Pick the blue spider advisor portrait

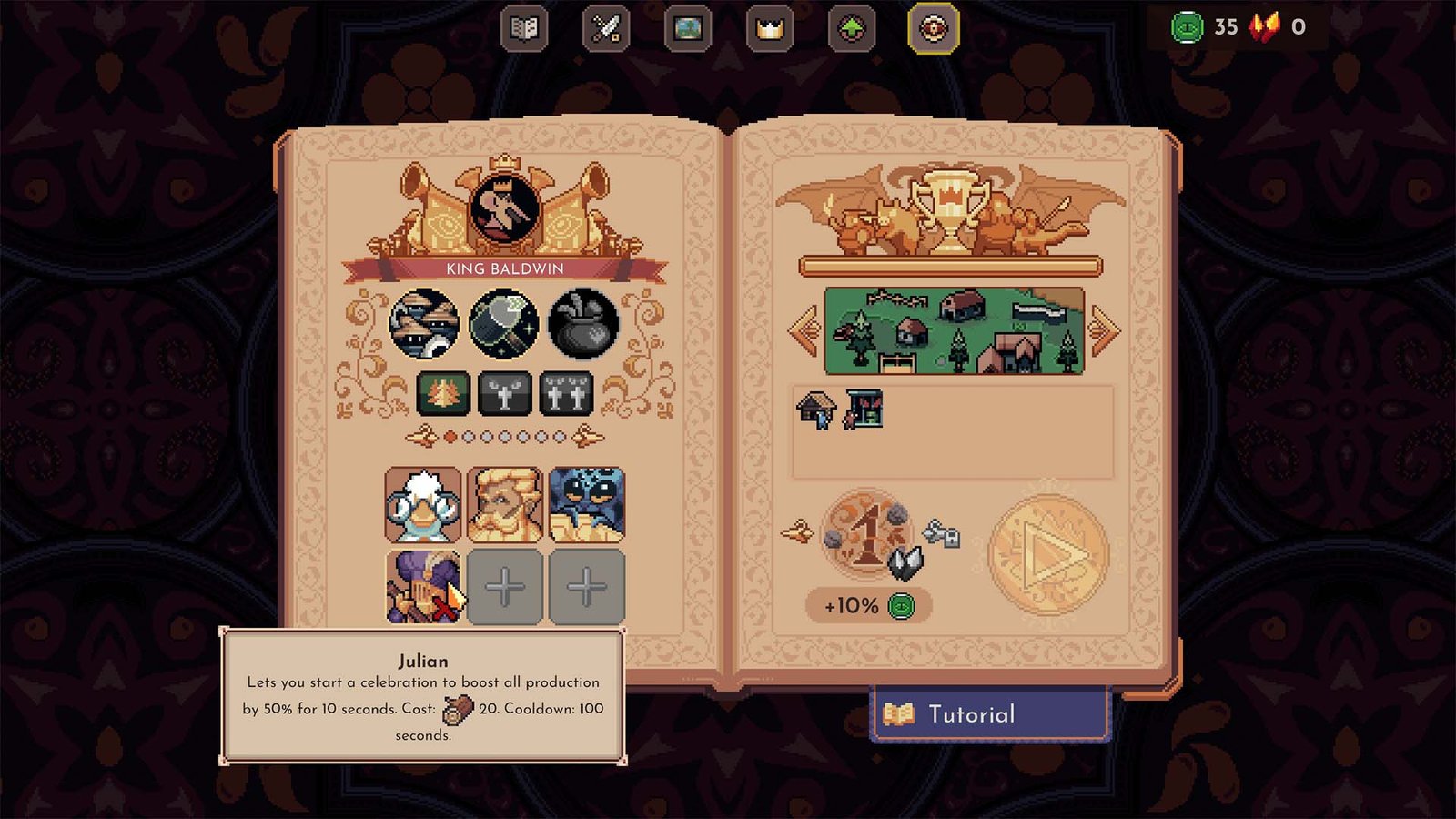[x=587, y=505]
